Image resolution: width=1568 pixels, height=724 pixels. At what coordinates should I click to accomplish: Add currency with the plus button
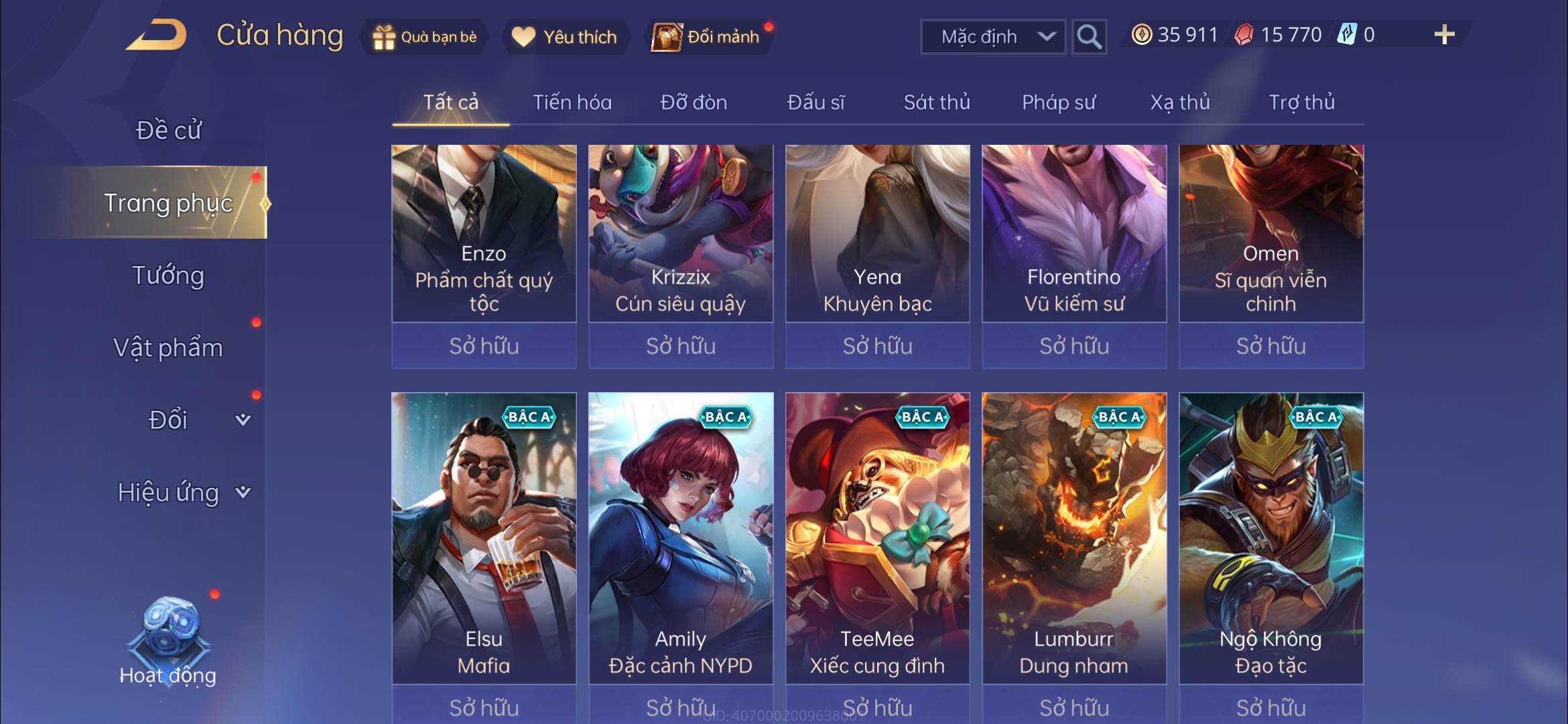[1444, 35]
